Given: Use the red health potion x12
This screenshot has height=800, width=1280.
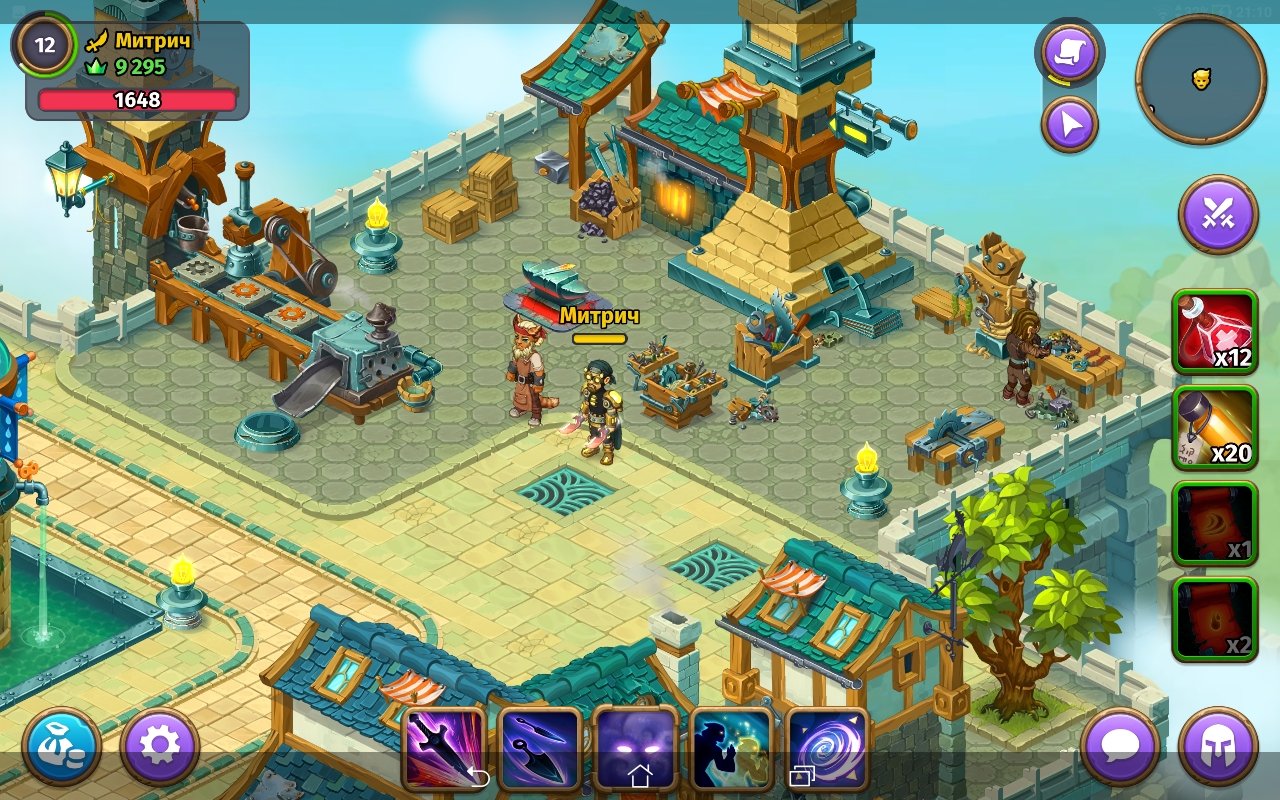Looking at the screenshot, I should [x=1215, y=331].
